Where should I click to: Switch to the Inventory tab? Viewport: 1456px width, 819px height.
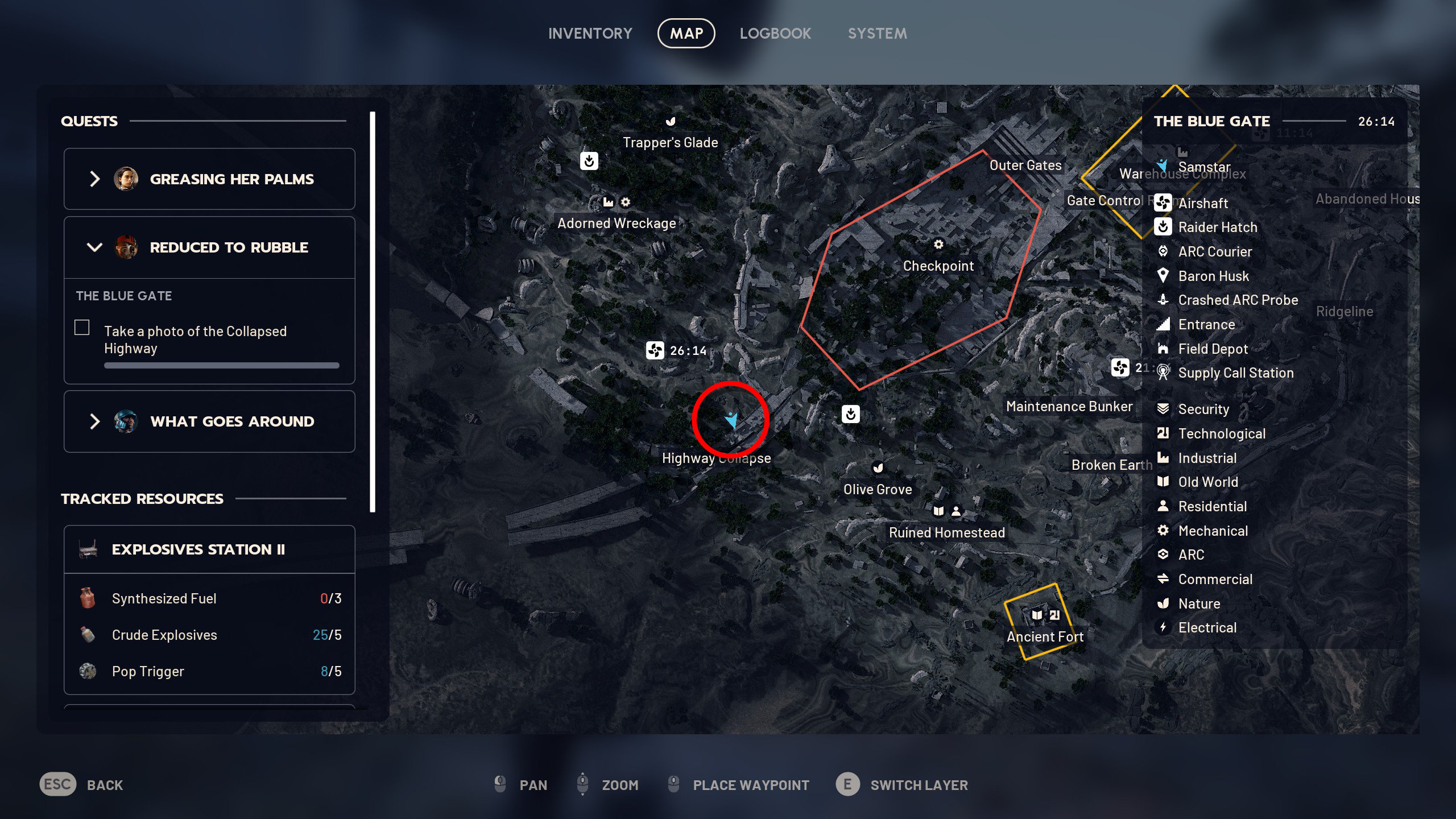[x=590, y=34]
